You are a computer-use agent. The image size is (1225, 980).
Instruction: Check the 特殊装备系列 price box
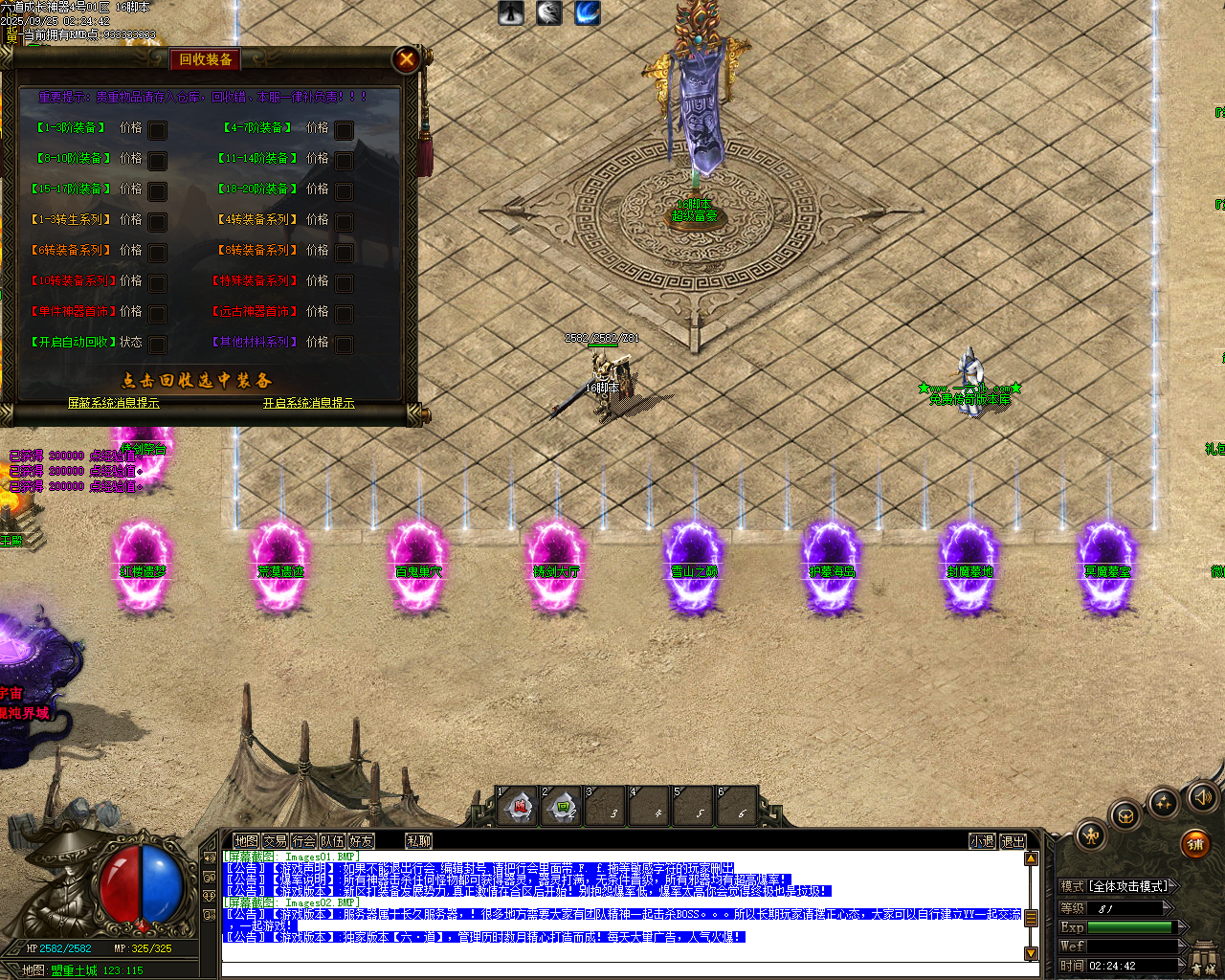click(345, 281)
